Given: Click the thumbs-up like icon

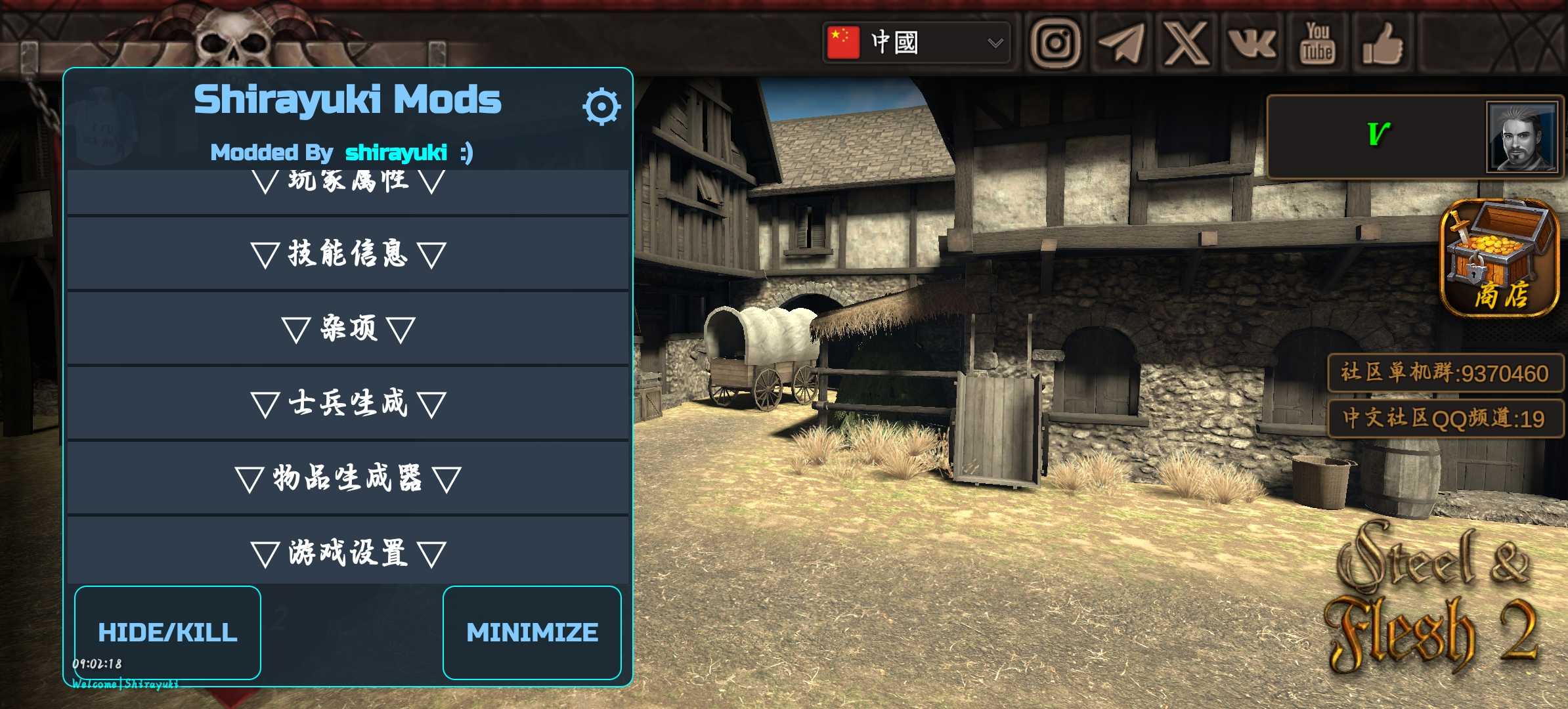Looking at the screenshot, I should (1383, 43).
